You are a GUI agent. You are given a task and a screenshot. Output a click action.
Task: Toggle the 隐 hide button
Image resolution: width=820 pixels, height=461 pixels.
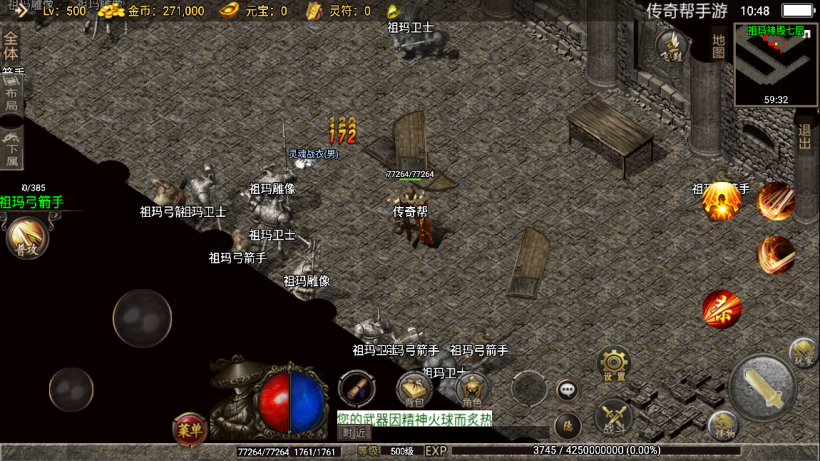tap(567, 426)
